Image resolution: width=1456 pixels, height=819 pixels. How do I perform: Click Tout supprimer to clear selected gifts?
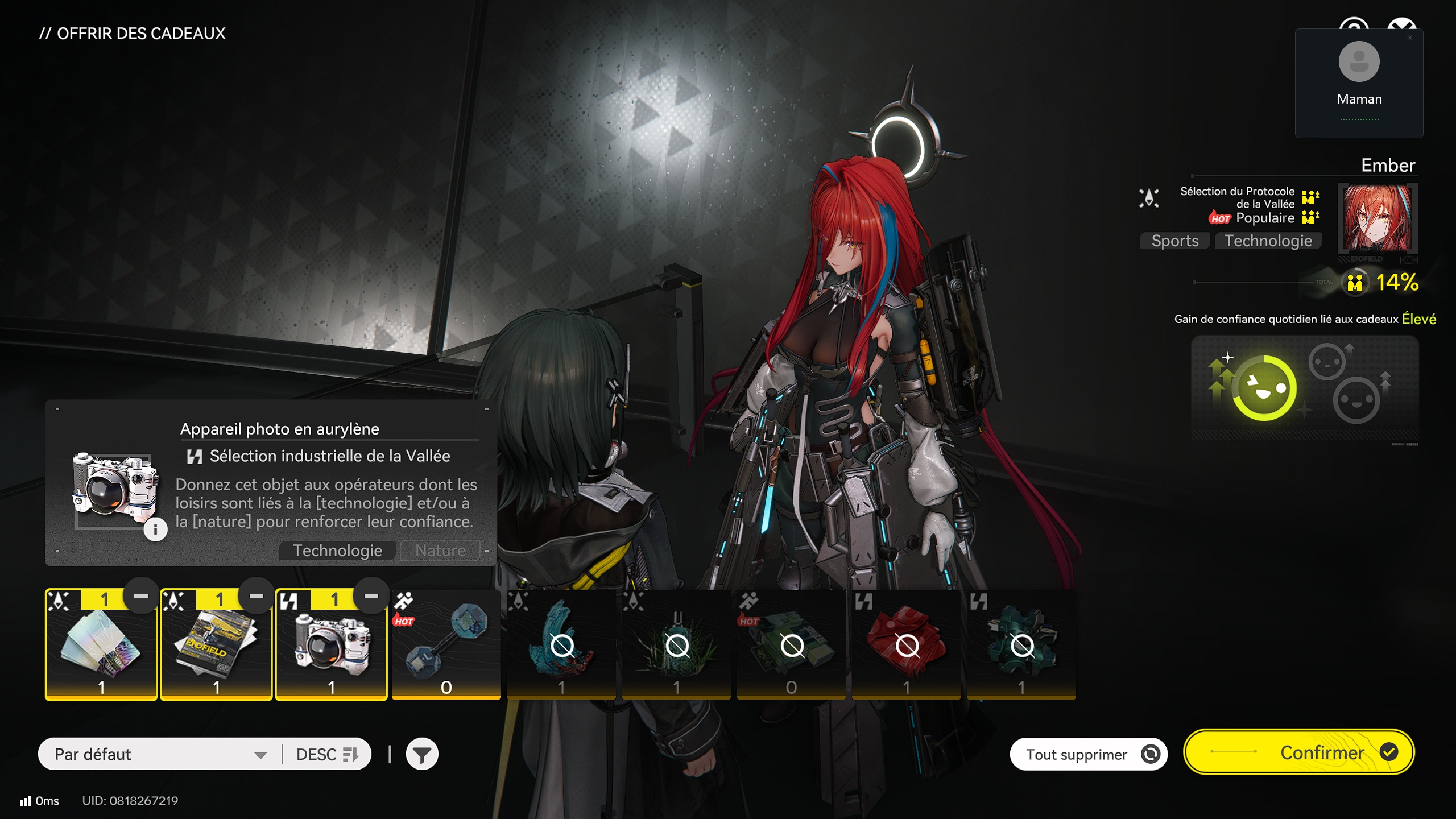pos(1088,753)
